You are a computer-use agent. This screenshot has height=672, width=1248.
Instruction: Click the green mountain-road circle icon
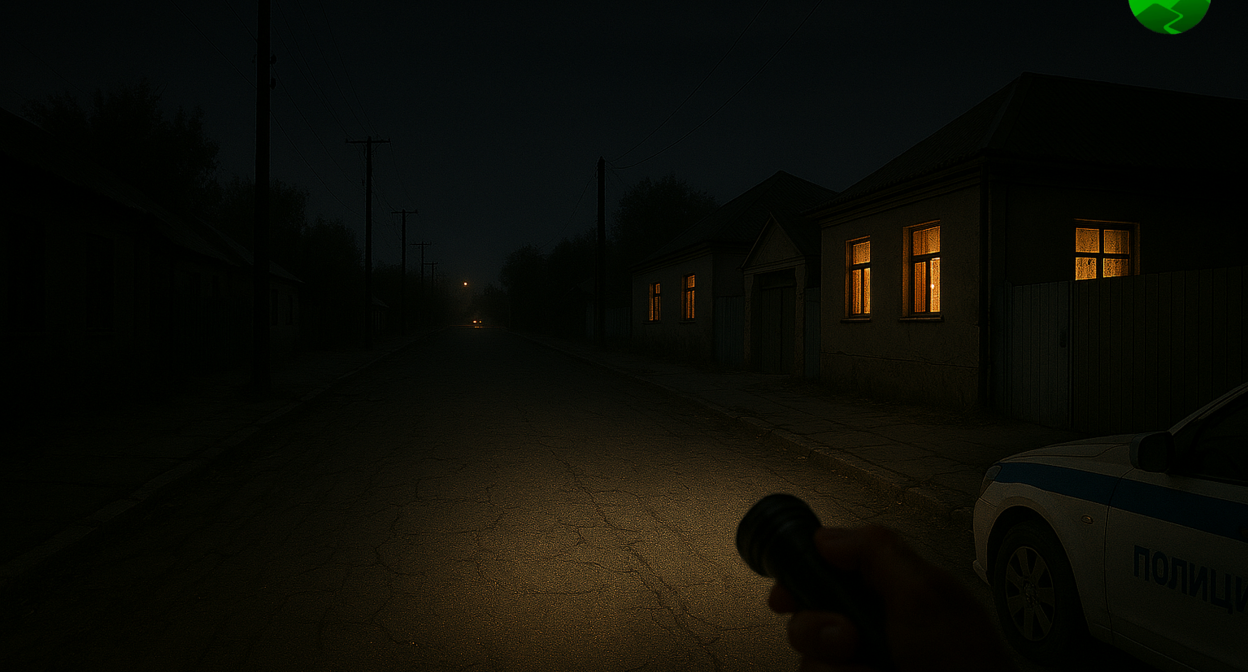point(1169,11)
